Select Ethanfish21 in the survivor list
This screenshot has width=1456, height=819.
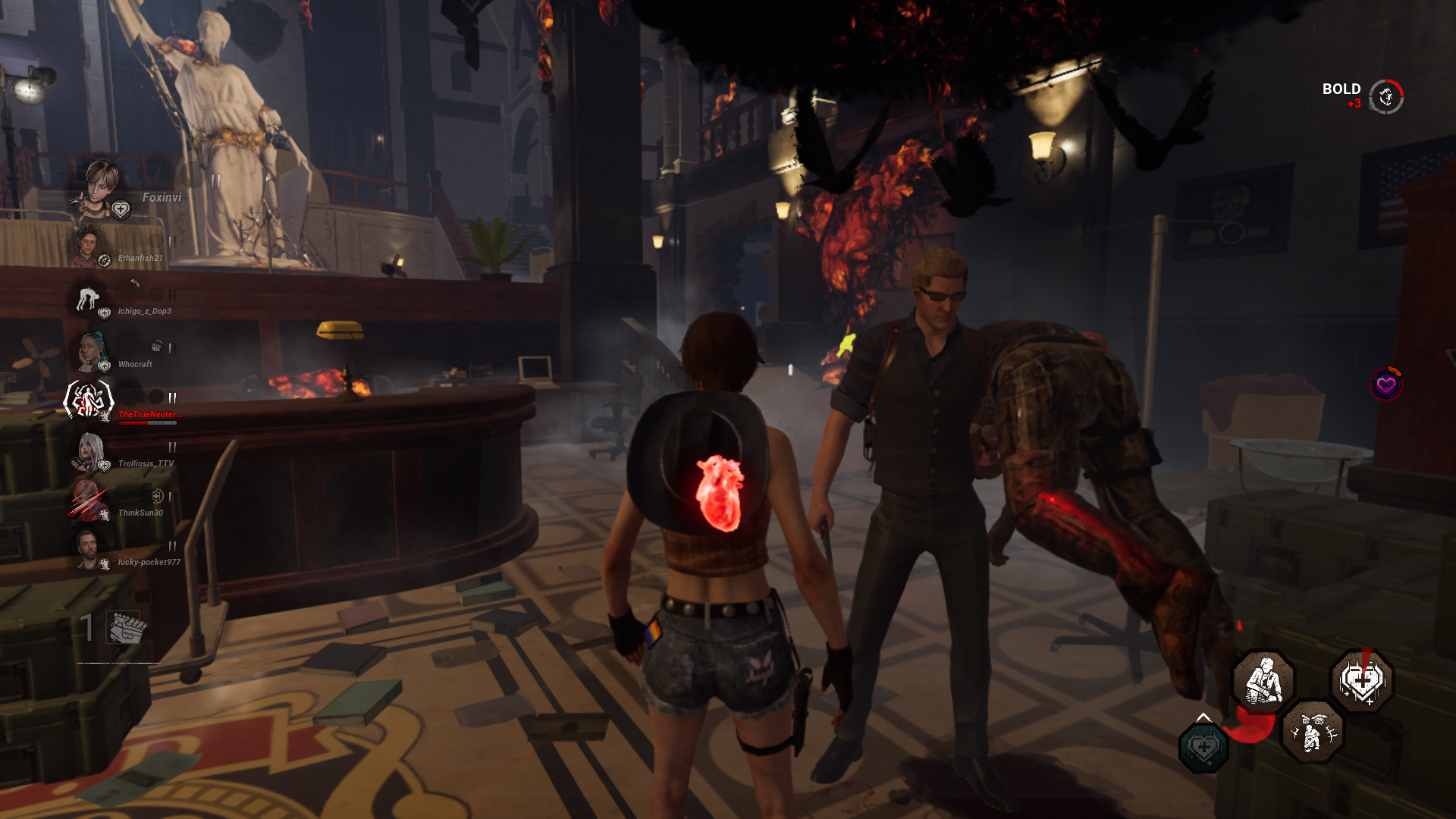click(89, 245)
